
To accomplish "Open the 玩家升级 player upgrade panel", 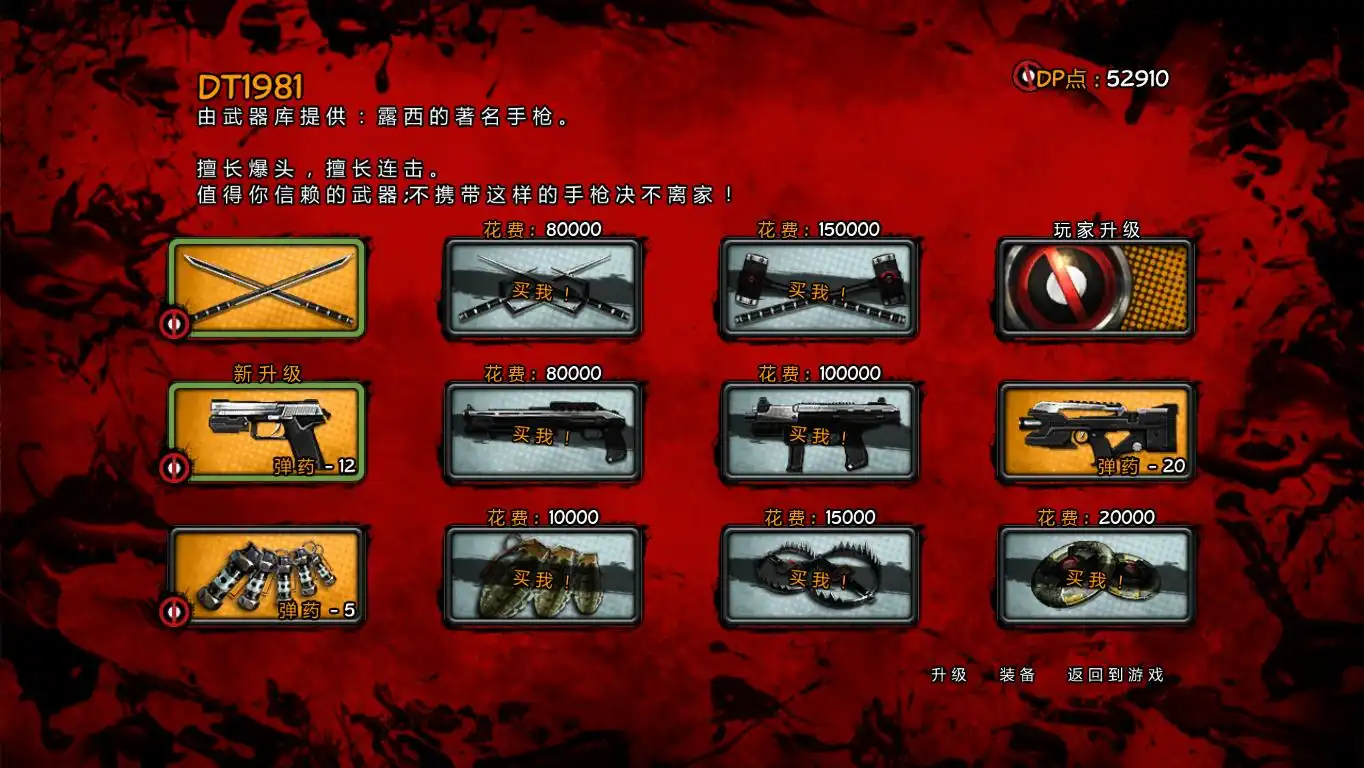I will tap(1094, 288).
